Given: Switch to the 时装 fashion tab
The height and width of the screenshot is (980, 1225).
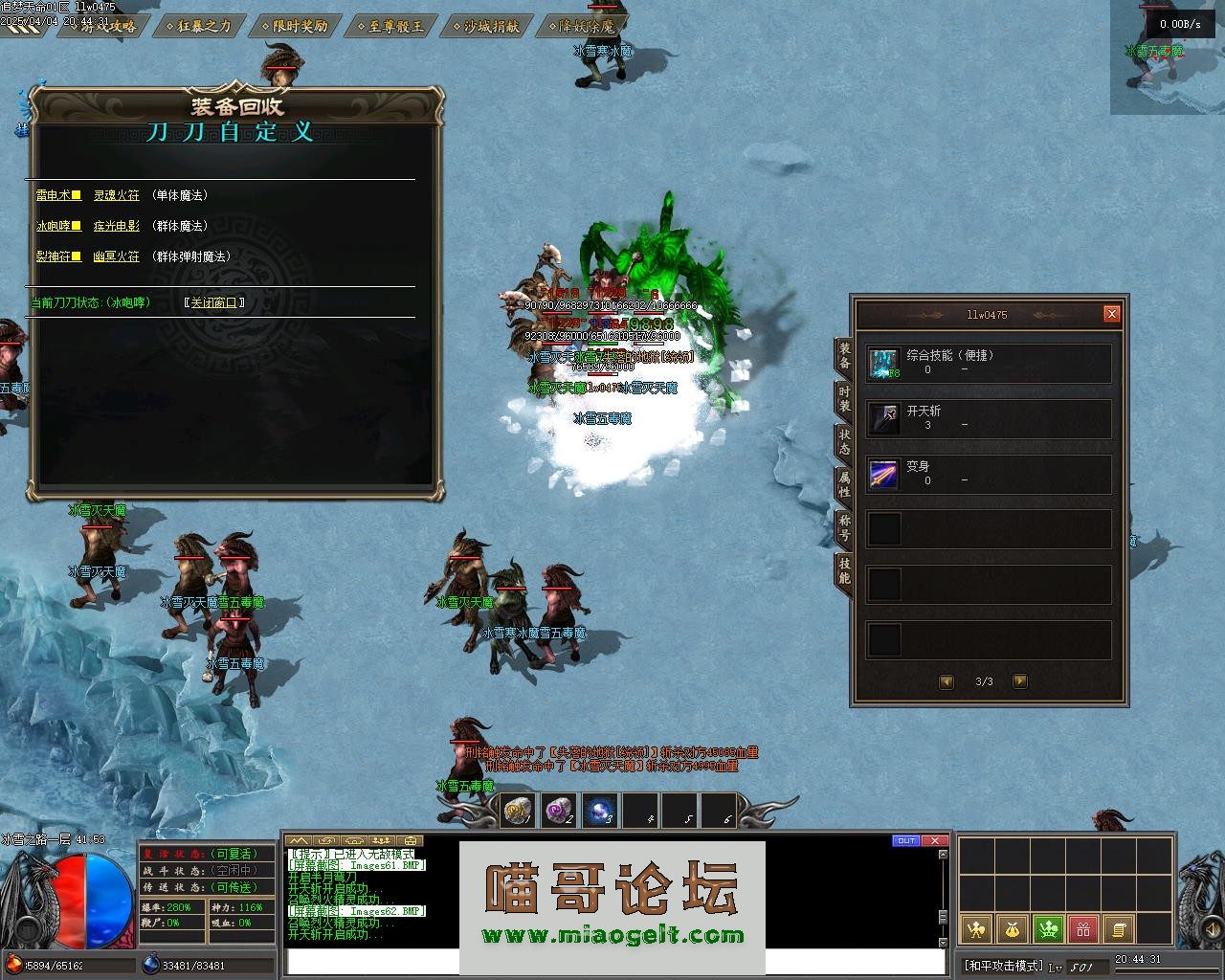Looking at the screenshot, I should (x=844, y=399).
